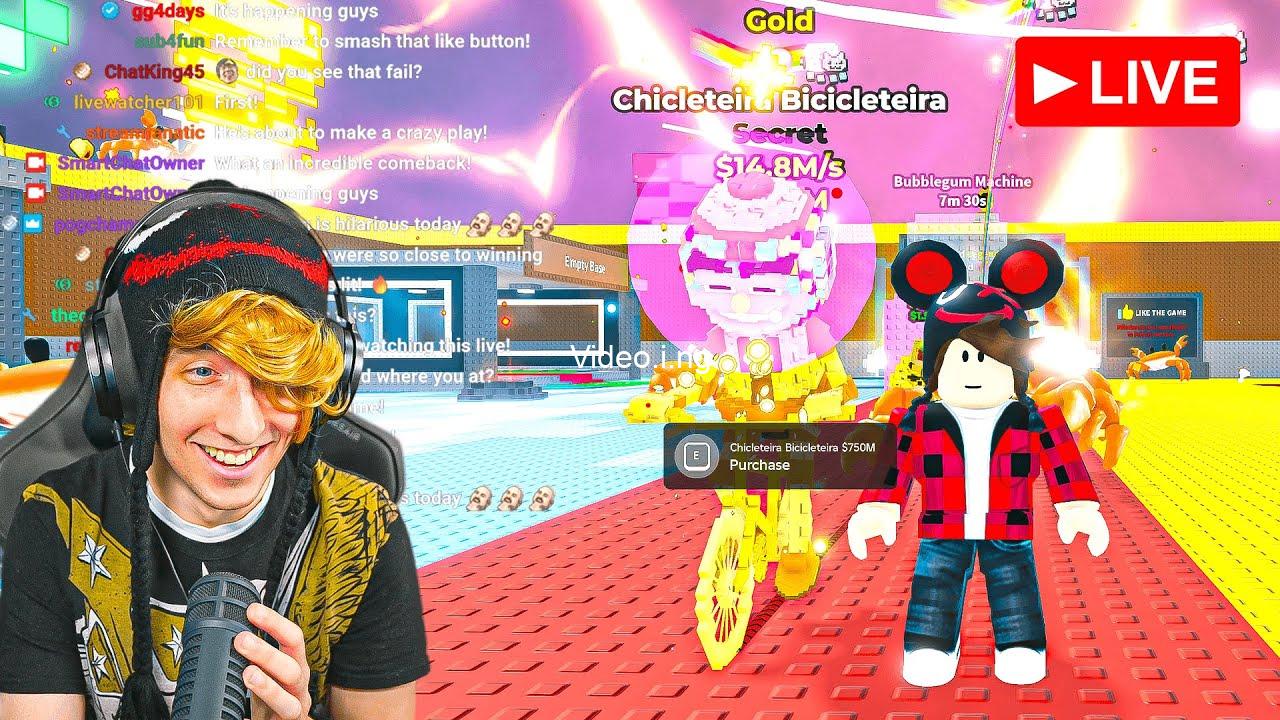
Task: Click the Chicleteira Bicicleteira nameplate
Action: [781, 101]
